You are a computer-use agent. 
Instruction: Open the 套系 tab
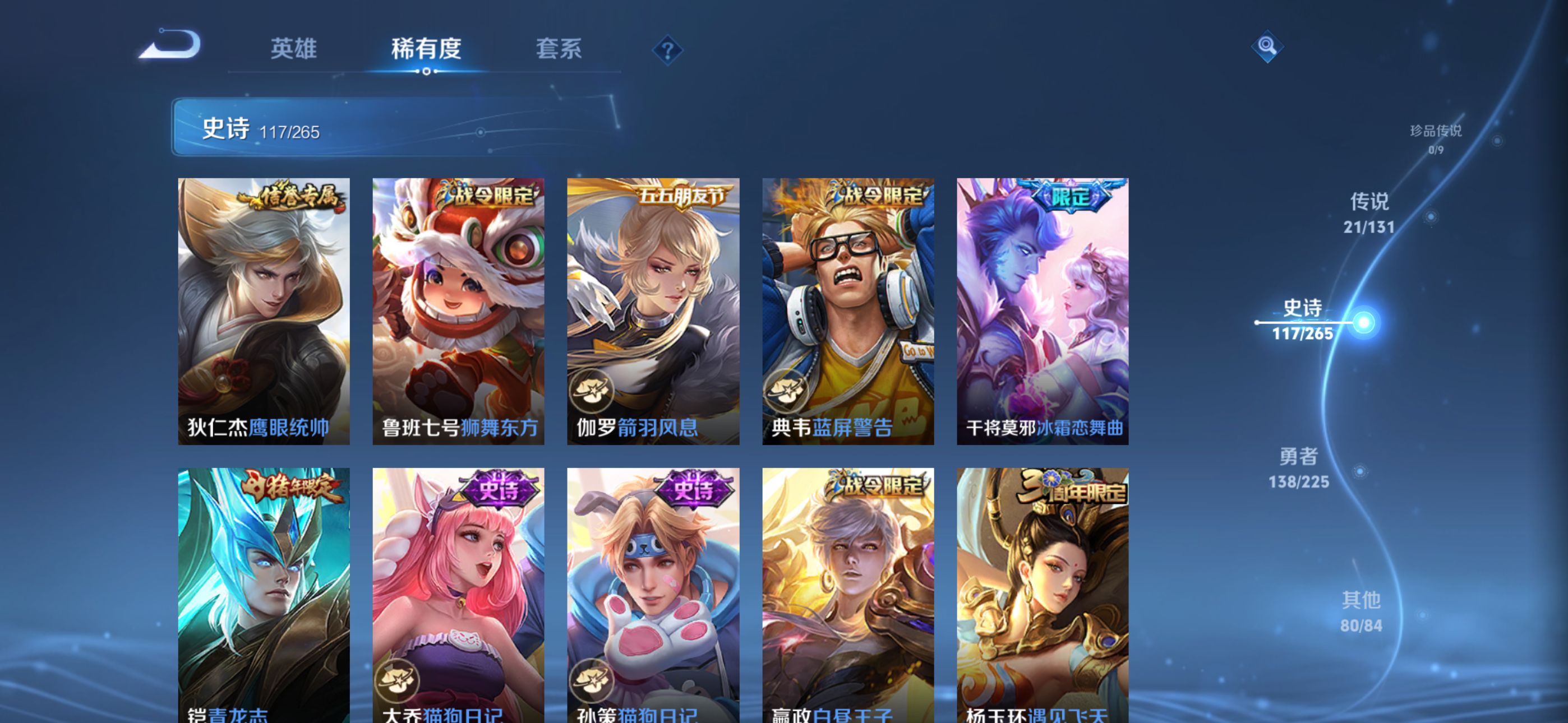(558, 49)
